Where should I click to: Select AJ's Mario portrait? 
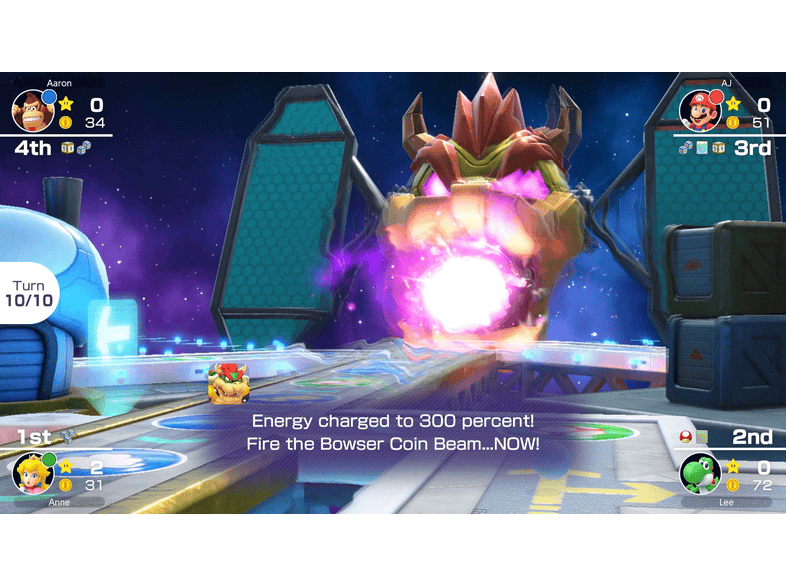[700, 111]
